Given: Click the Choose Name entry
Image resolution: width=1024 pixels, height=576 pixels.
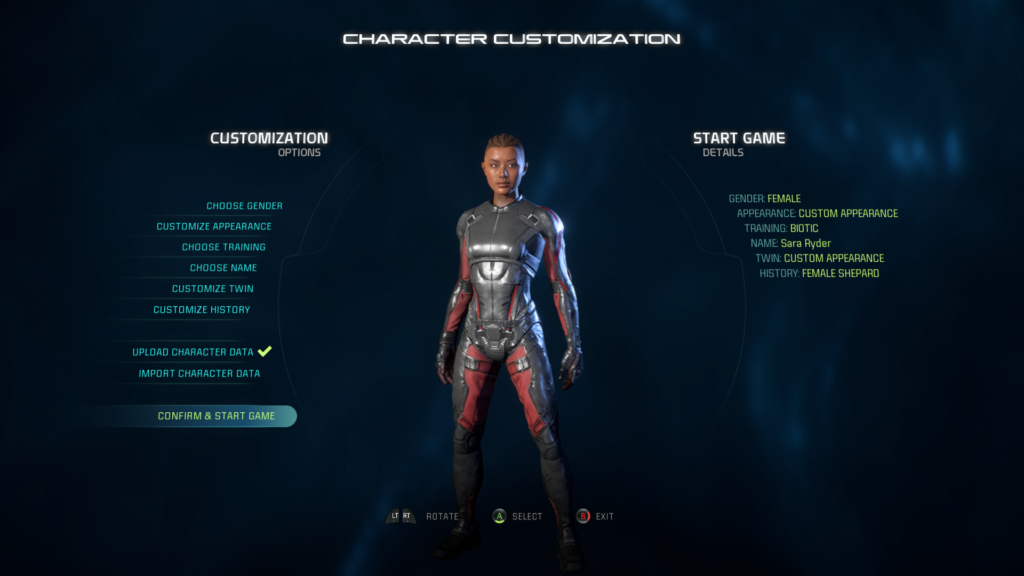Looking at the screenshot, I should [x=223, y=268].
